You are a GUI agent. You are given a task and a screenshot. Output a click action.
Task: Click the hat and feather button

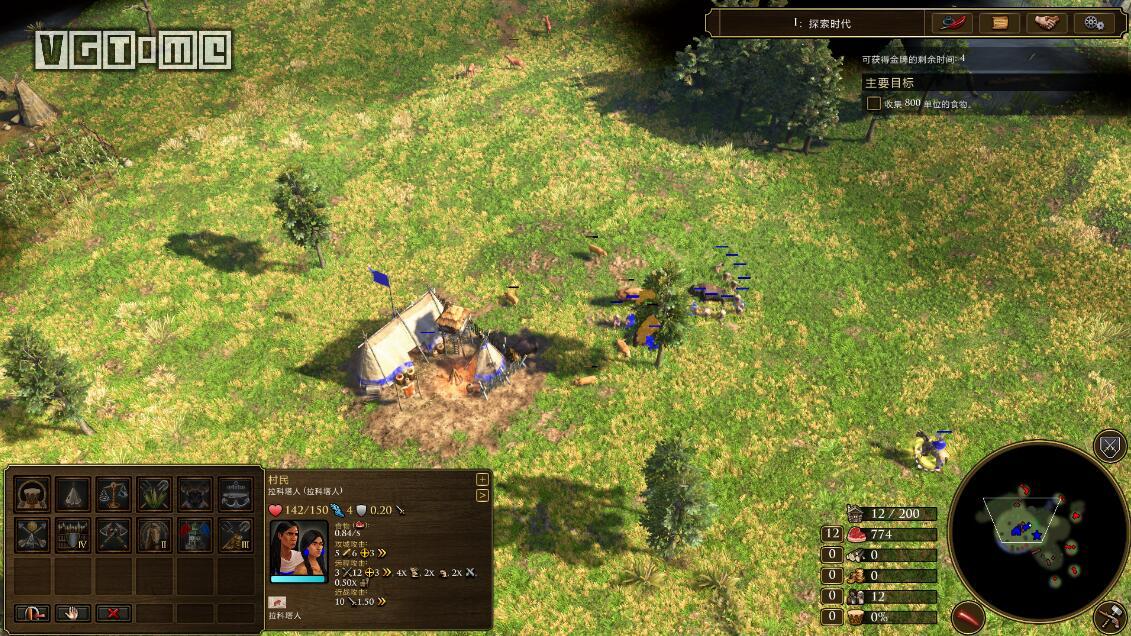click(952, 22)
